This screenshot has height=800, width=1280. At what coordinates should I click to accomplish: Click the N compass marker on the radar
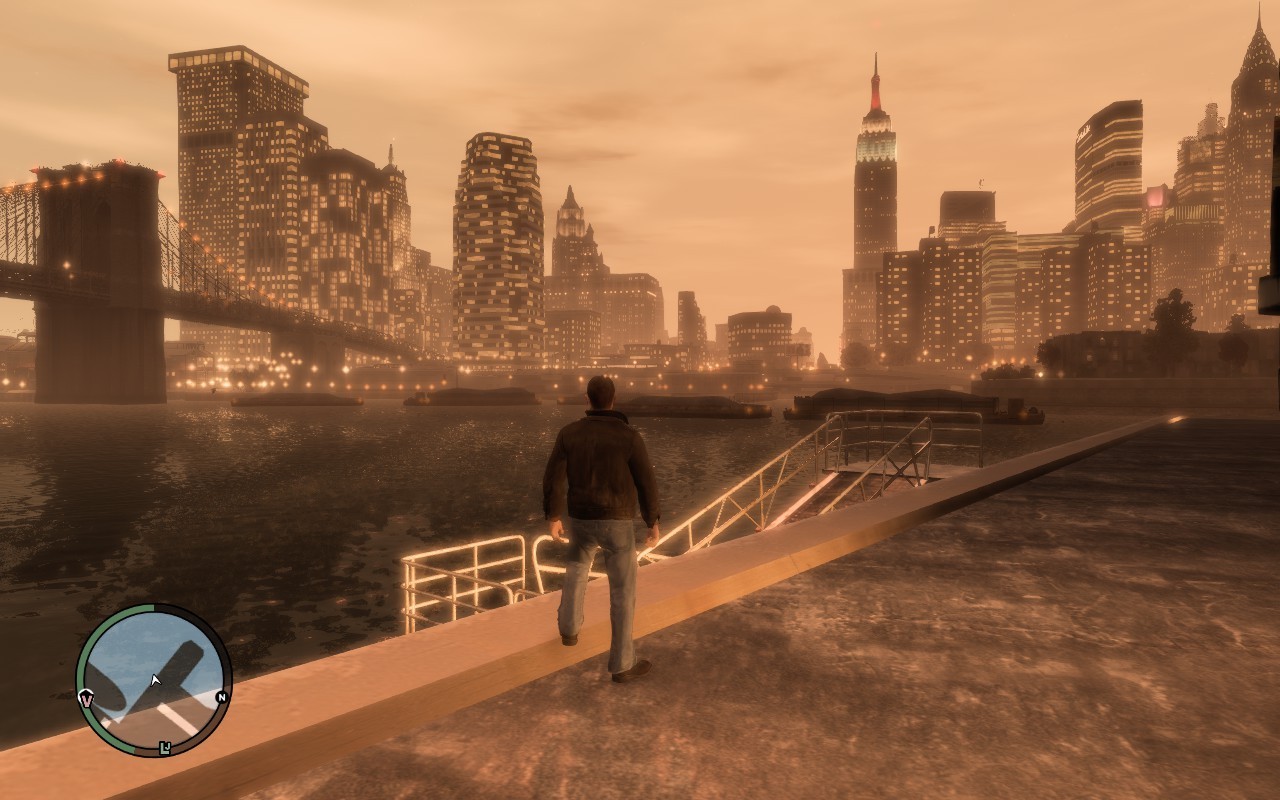pos(221,697)
